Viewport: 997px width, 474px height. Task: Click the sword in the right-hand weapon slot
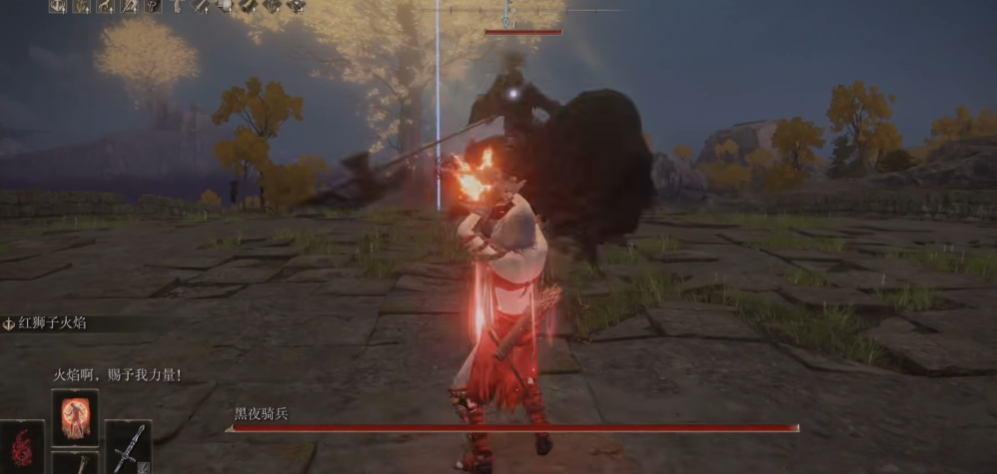point(128,446)
